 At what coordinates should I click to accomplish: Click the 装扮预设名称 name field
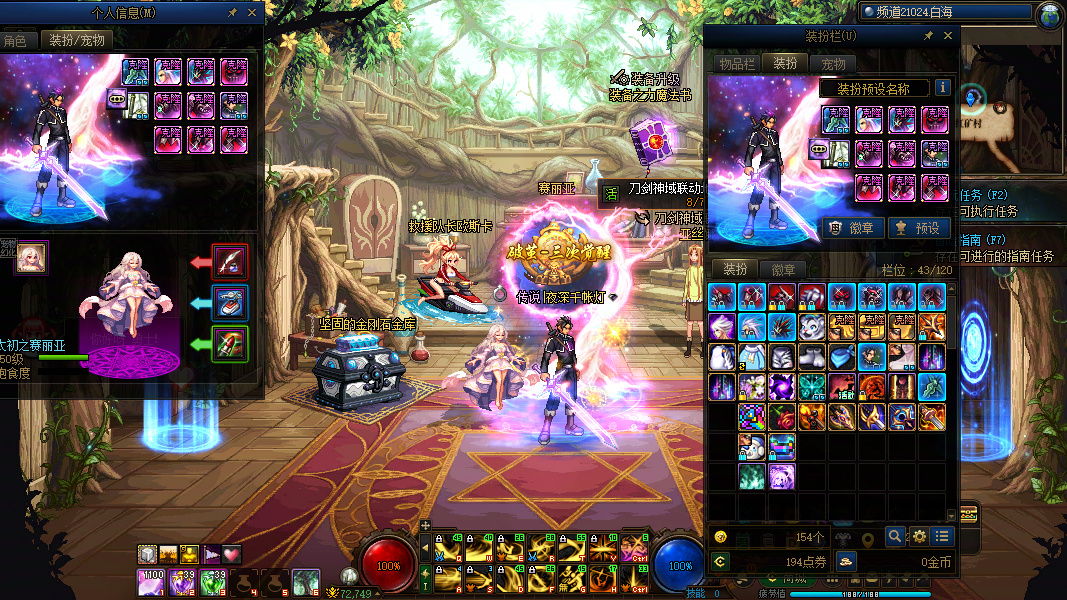[873, 88]
